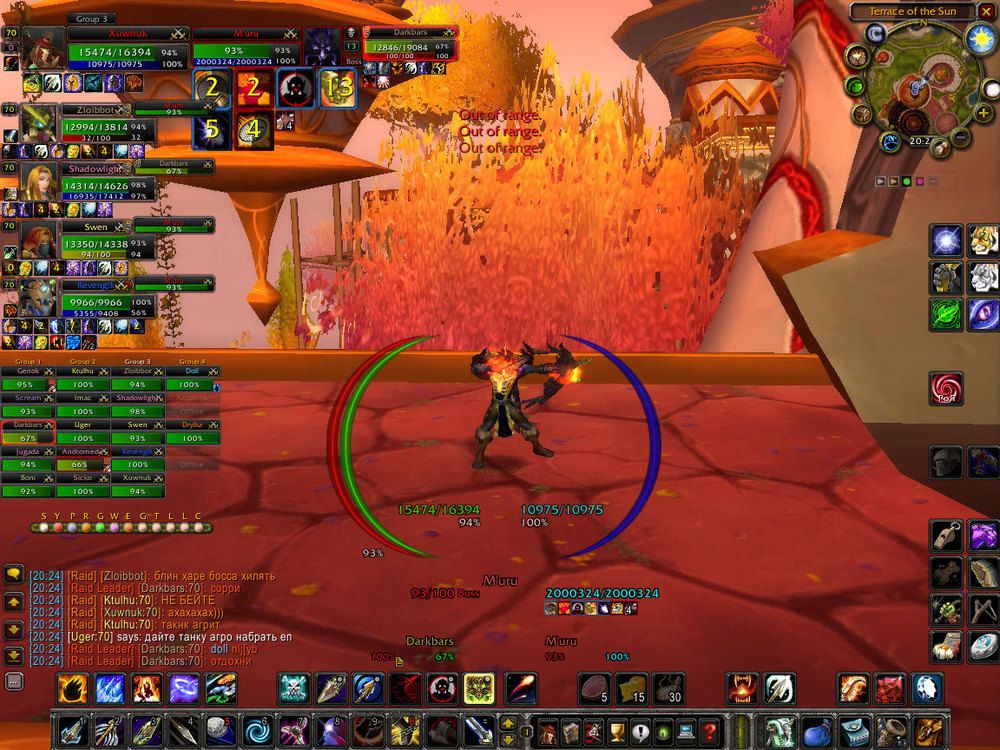Activate the skull and crossbones ability
Viewport: 1000px width, 750px height.
coord(293,688)
